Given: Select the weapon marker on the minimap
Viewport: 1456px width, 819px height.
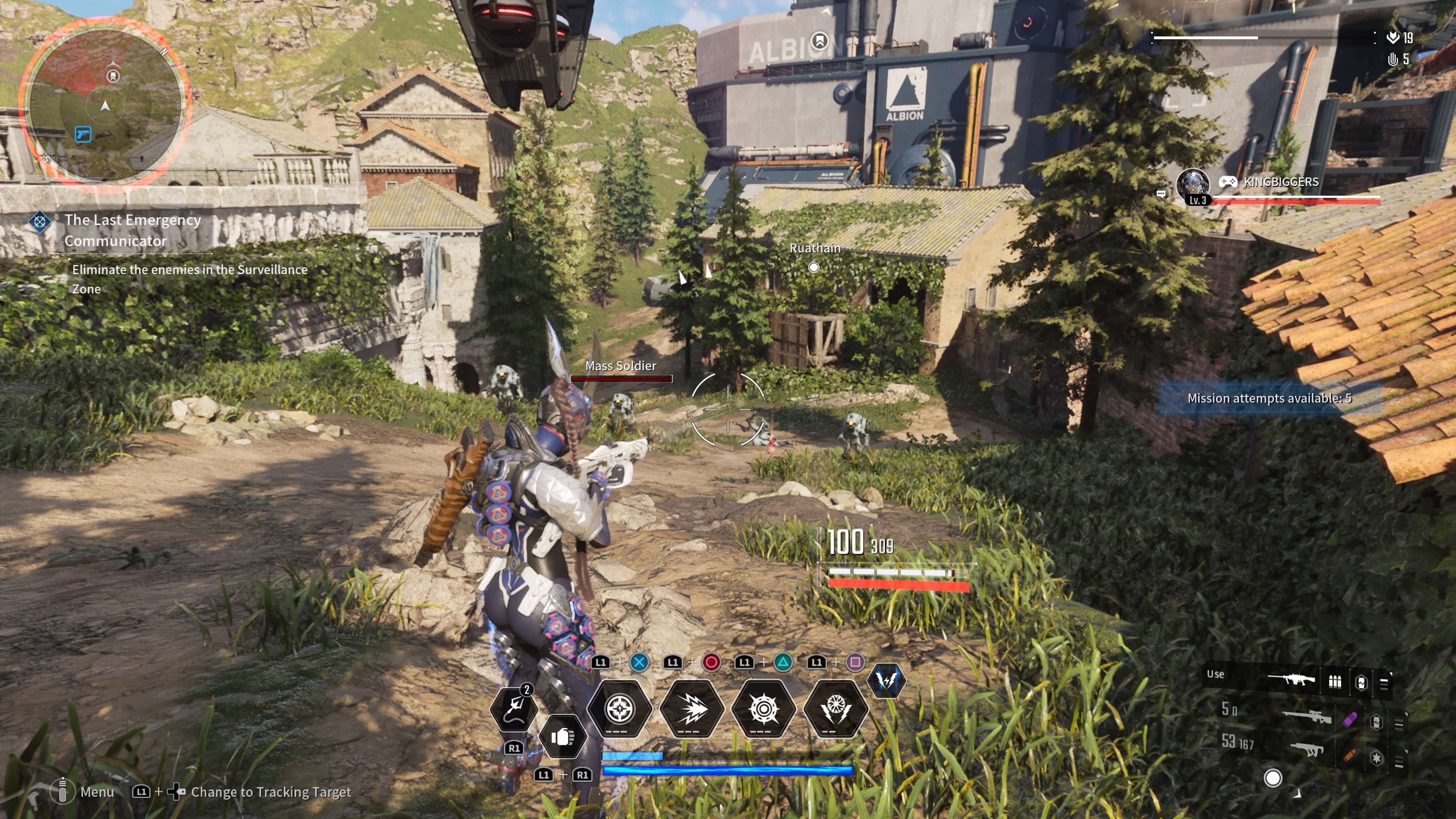Looking at the screenshot, I should 83,134.
